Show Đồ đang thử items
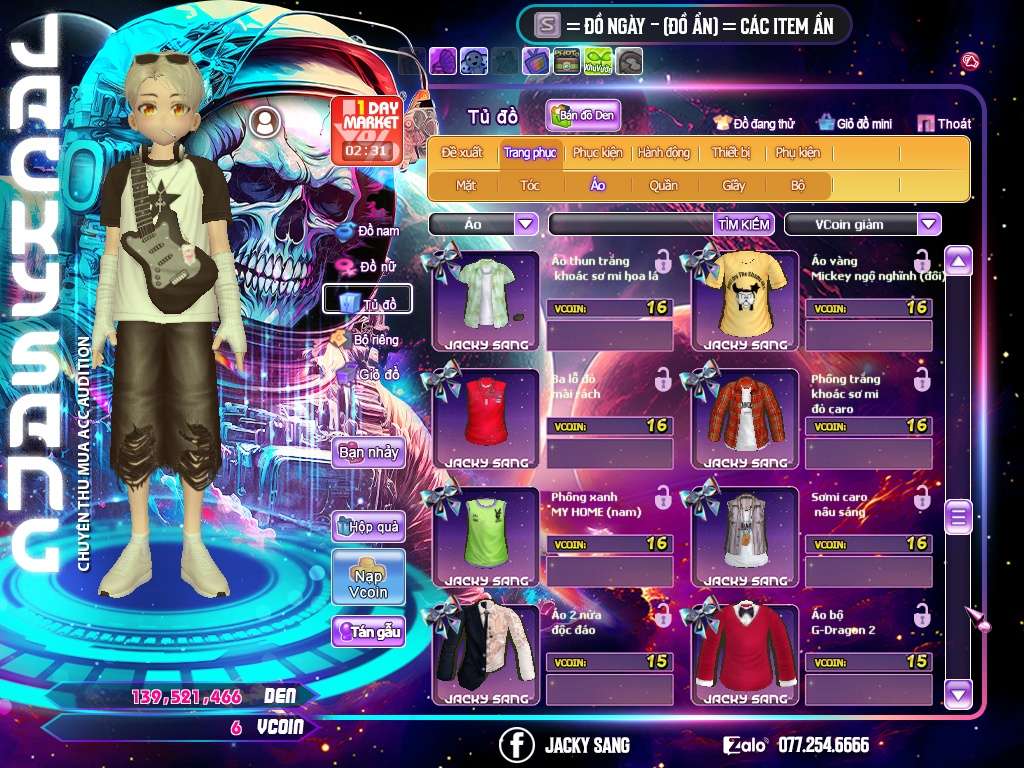 tap(754, 124)
